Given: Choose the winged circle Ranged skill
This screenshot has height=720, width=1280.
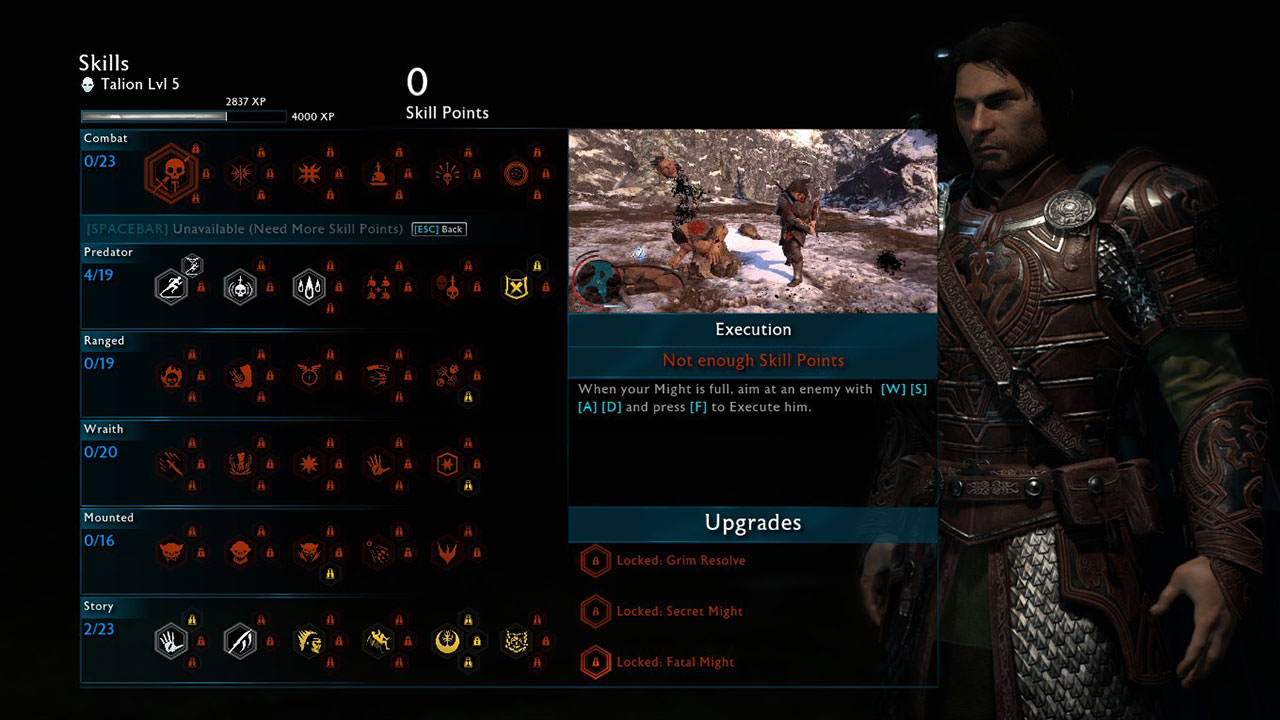Looking at the screenshot, I should [308, 375].
